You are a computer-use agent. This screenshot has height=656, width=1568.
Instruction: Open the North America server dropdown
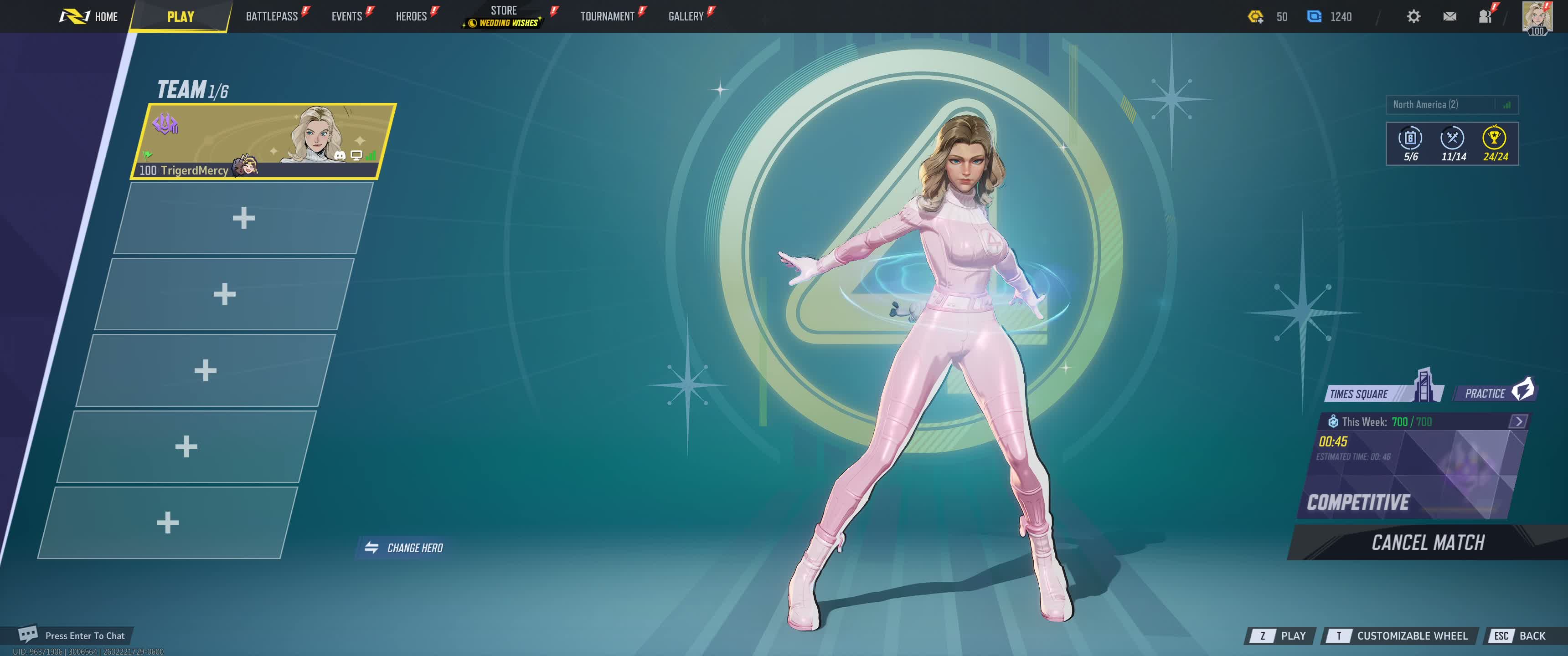tap(1451, 105)
